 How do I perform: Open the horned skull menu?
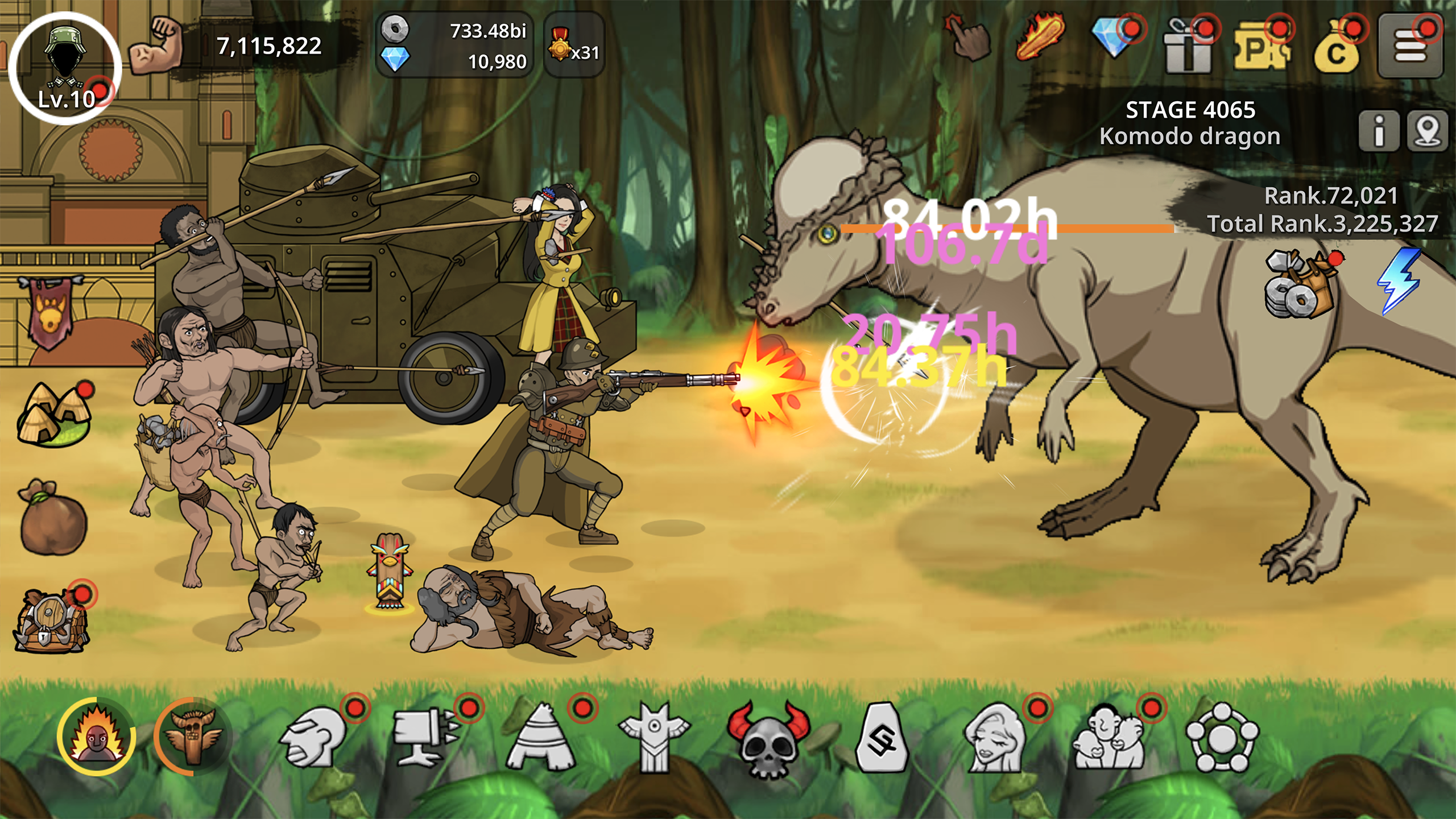[x=768, y=738]
